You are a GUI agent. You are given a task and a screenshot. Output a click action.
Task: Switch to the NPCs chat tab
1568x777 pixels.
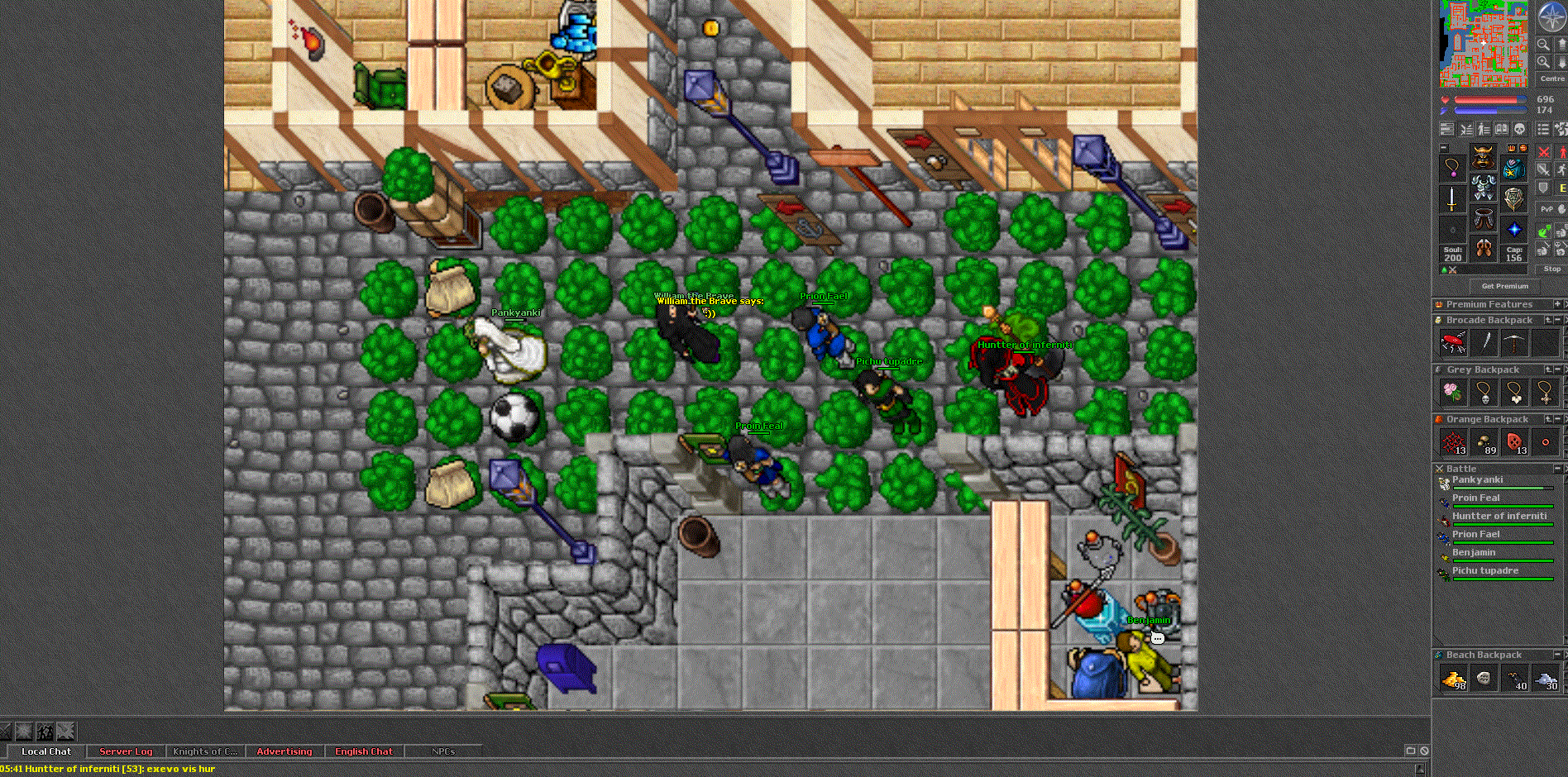point(443,751)
